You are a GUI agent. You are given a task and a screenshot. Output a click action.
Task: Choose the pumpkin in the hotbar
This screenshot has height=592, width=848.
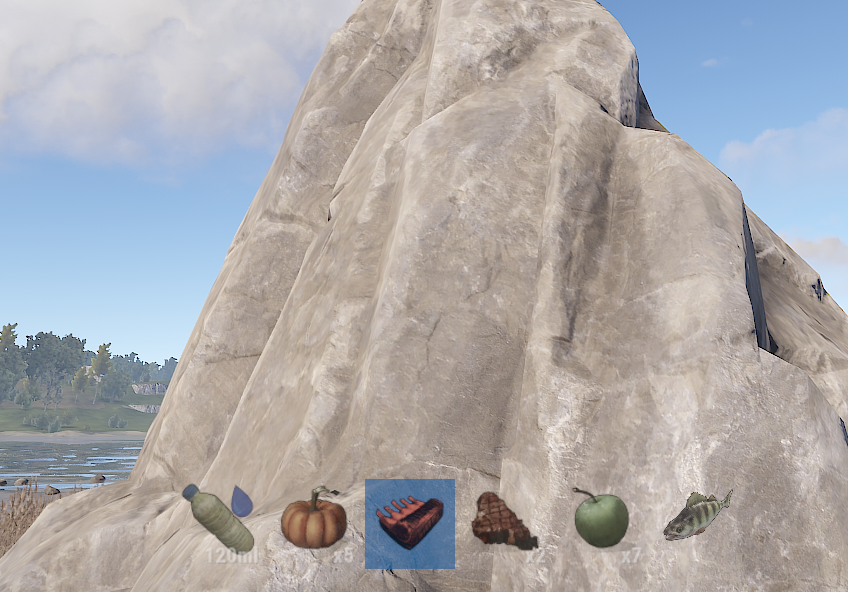pyautogui.click(x=313, y=521)
